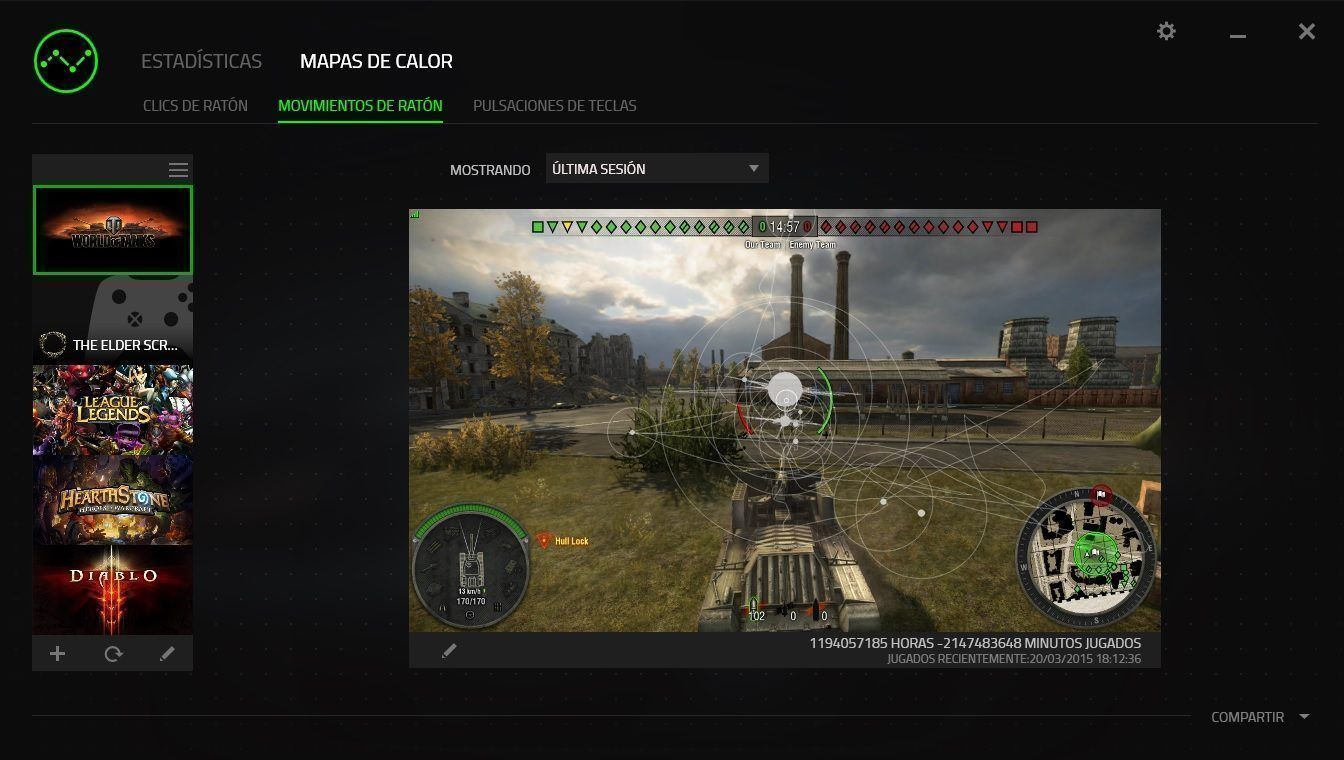Edit the game list with the pencil icon

167,653
